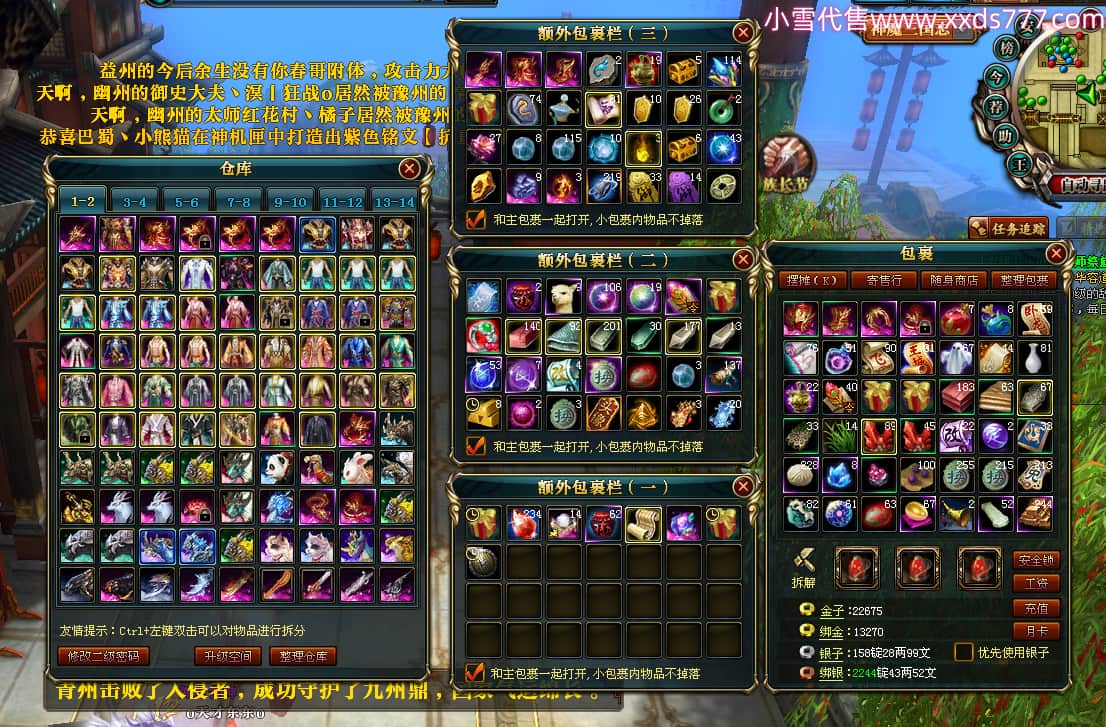Toggle open-with-main-bag checkbox in 额外包裹栏（一）
This screenshot has width=1106, height=727.
476,673
